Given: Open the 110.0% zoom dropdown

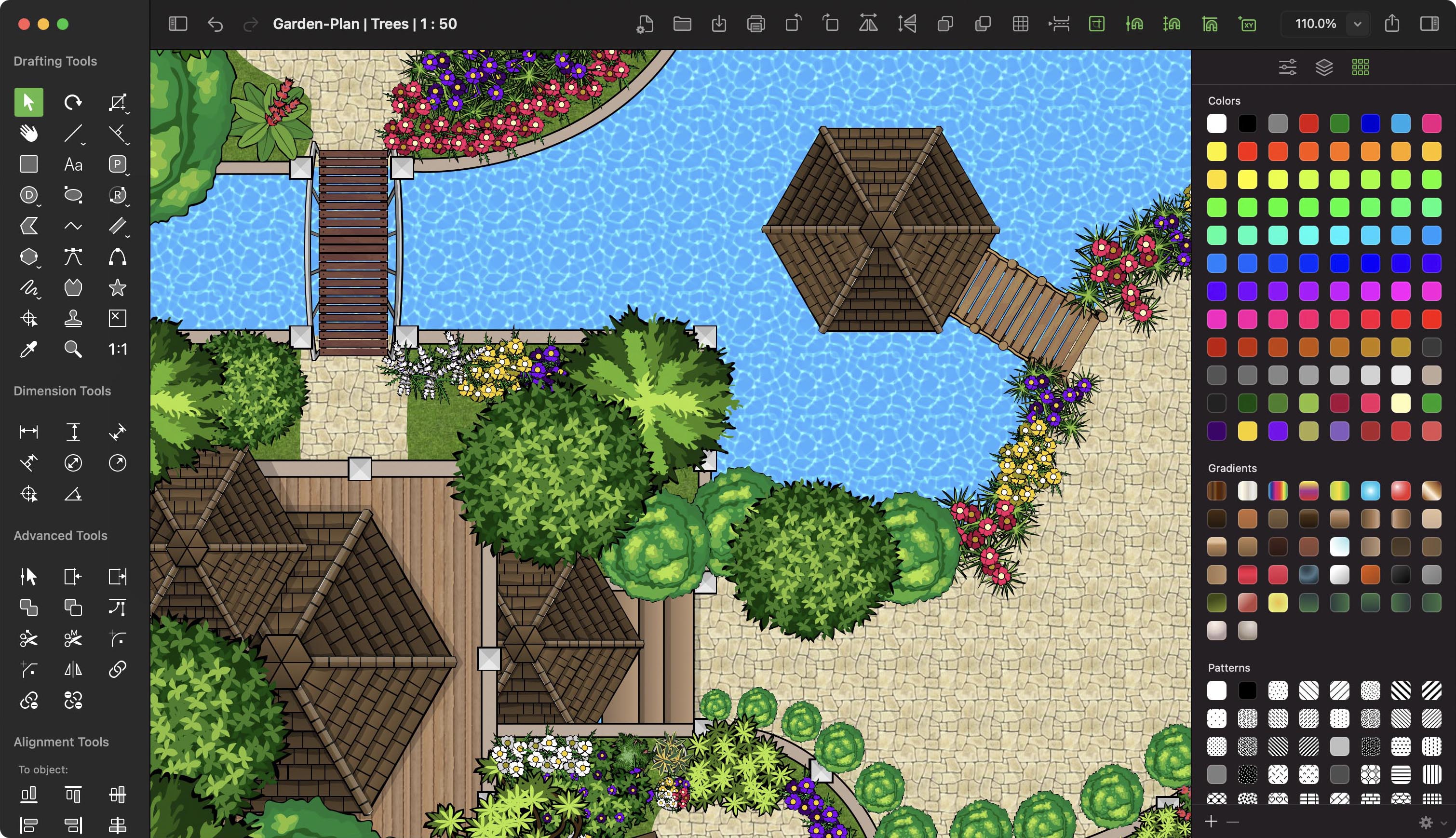Looking at the screenshot, I should coord(1357,24).
